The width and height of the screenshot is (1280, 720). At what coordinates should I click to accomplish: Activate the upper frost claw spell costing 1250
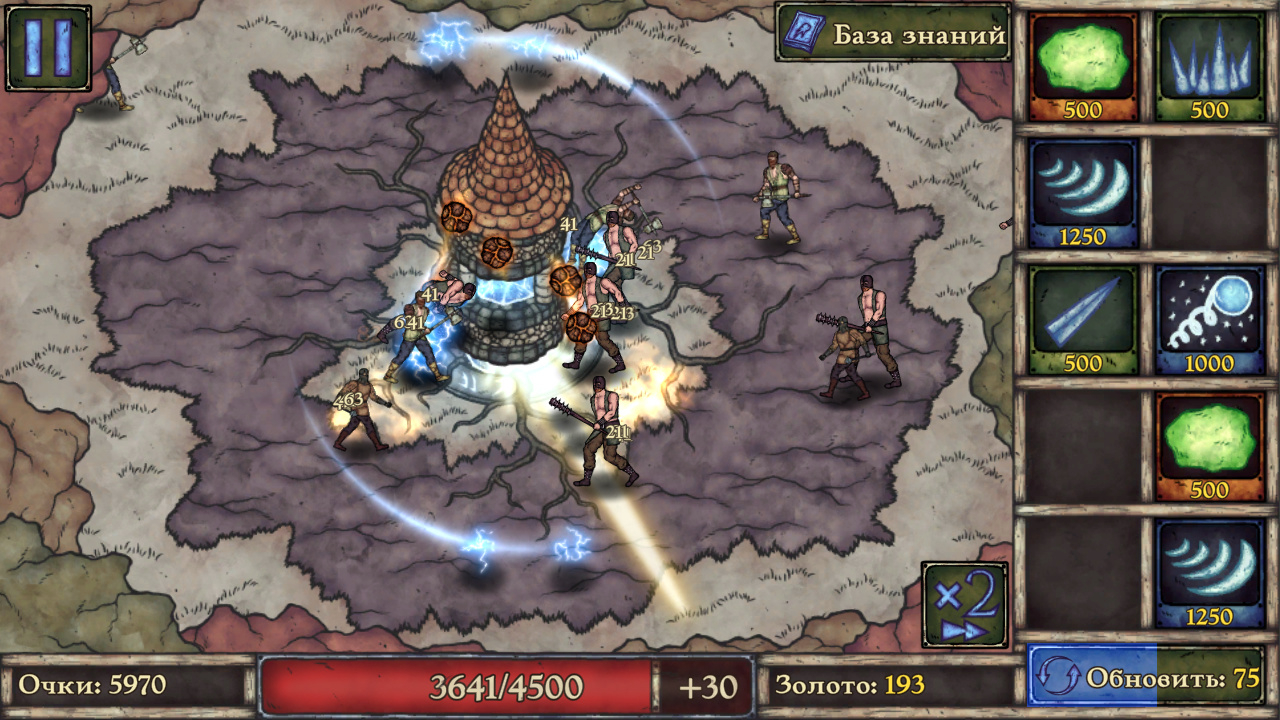pos(1083,195)
